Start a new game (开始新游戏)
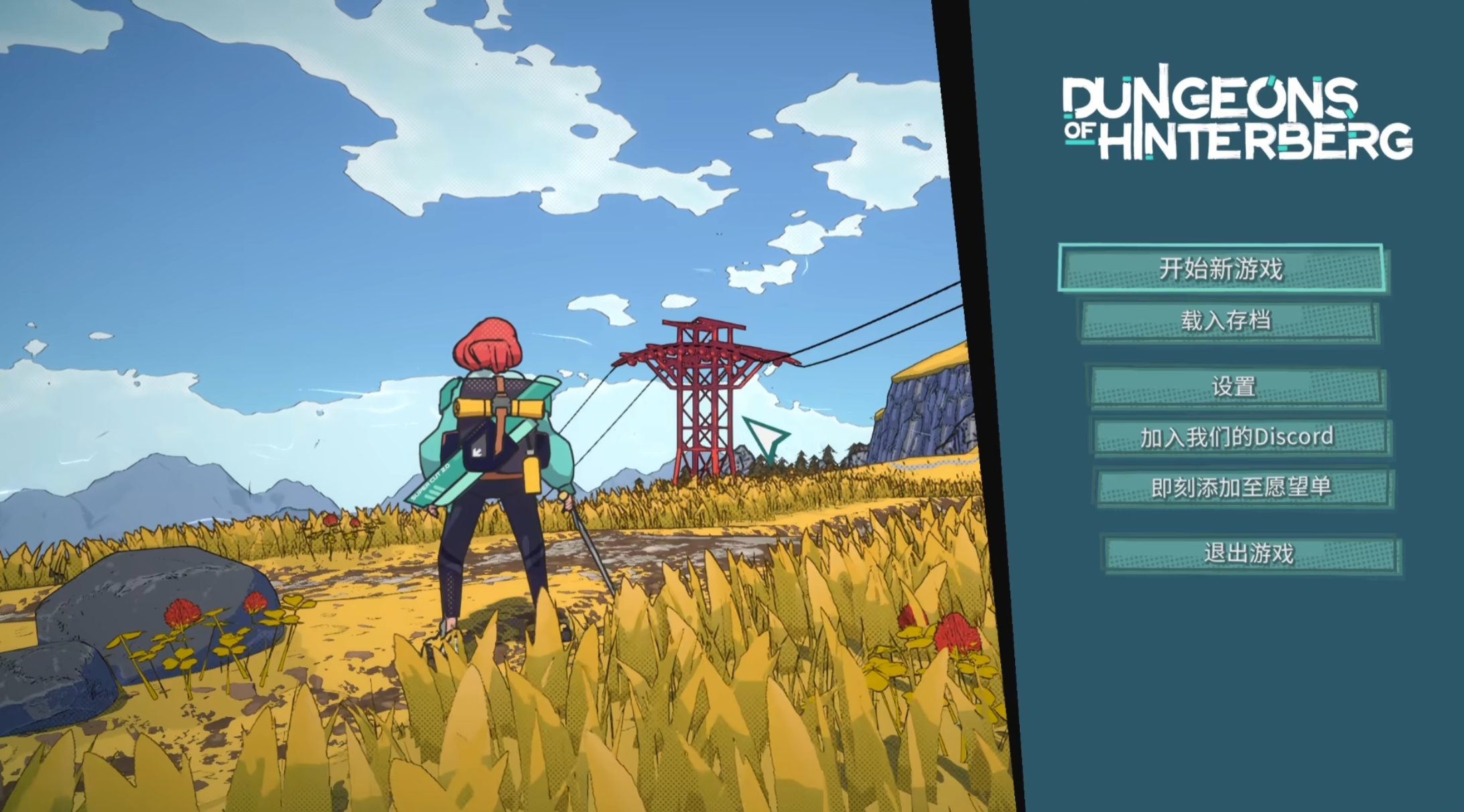The width and height of the screenshot is (1464, 812). [x=1221, y=268]
